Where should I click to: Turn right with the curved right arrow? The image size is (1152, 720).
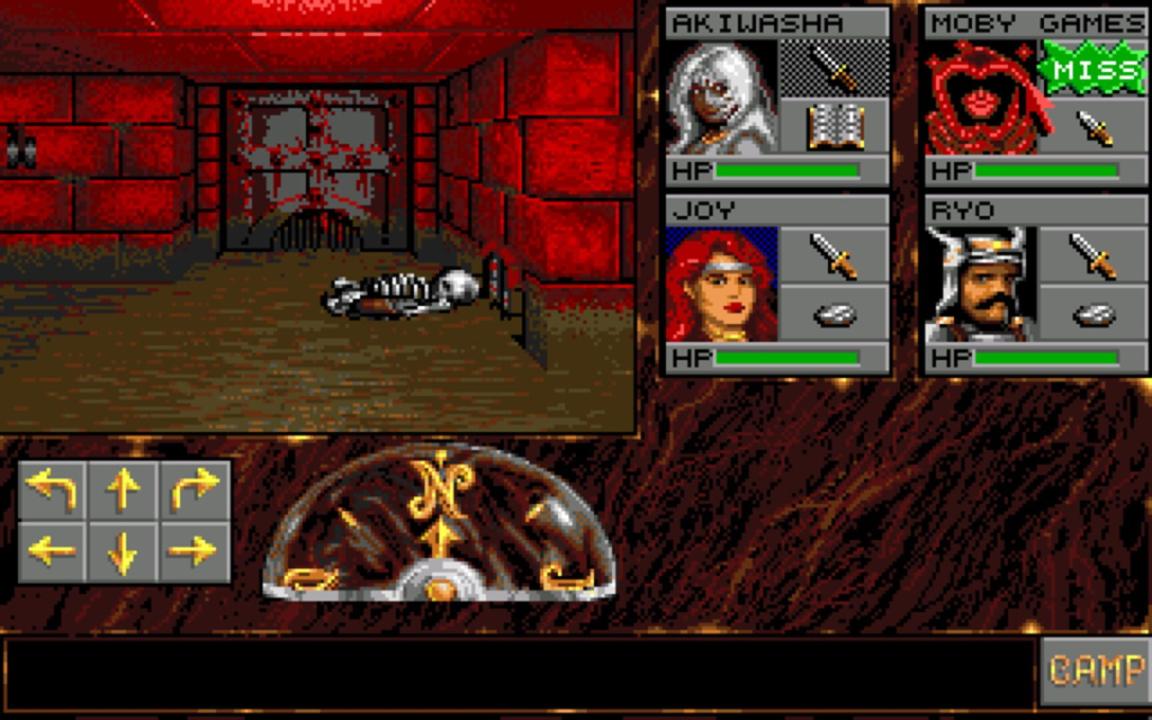[x=194, y=490]
